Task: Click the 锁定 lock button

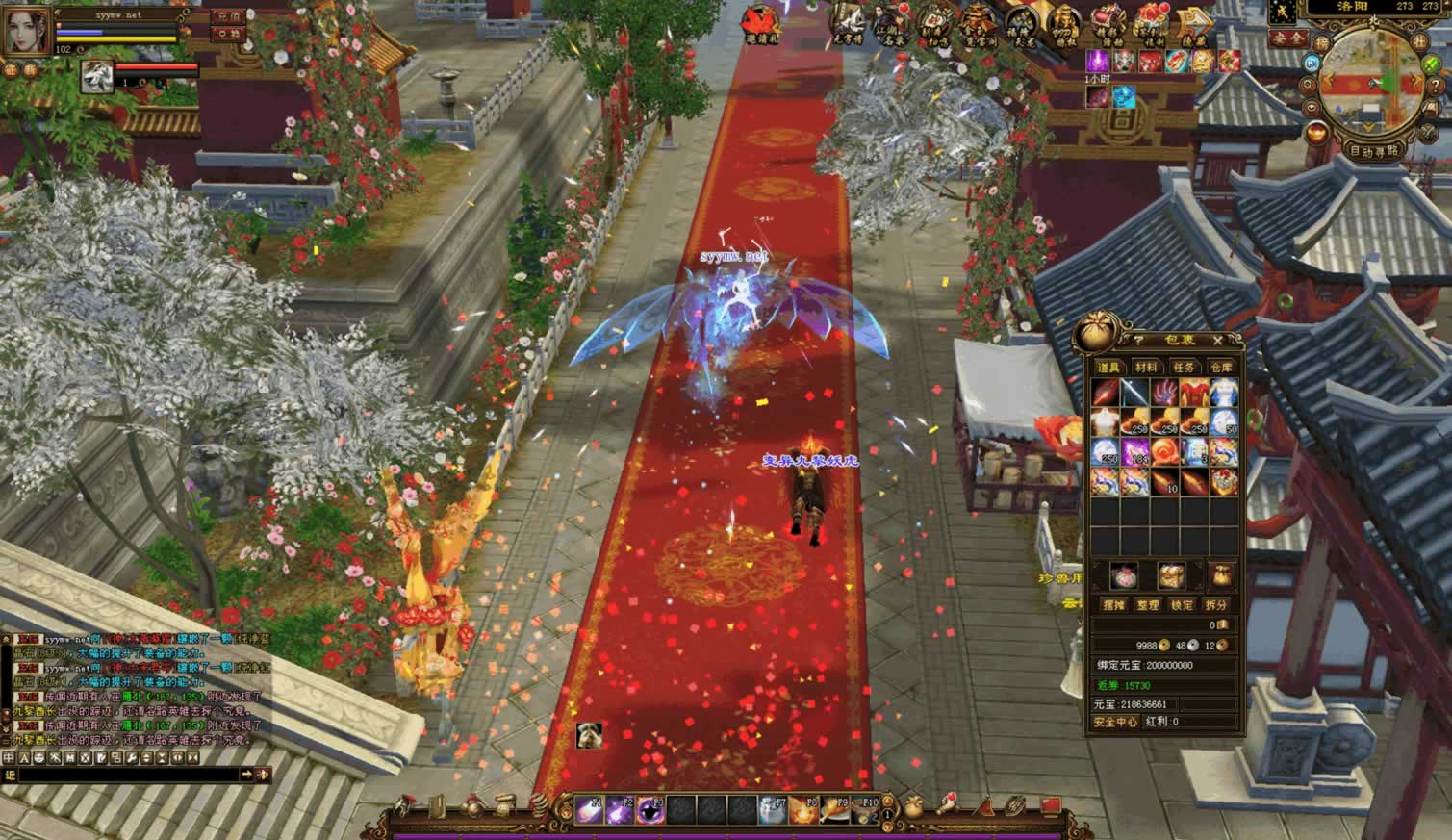Action: [x=1182, y=605]
